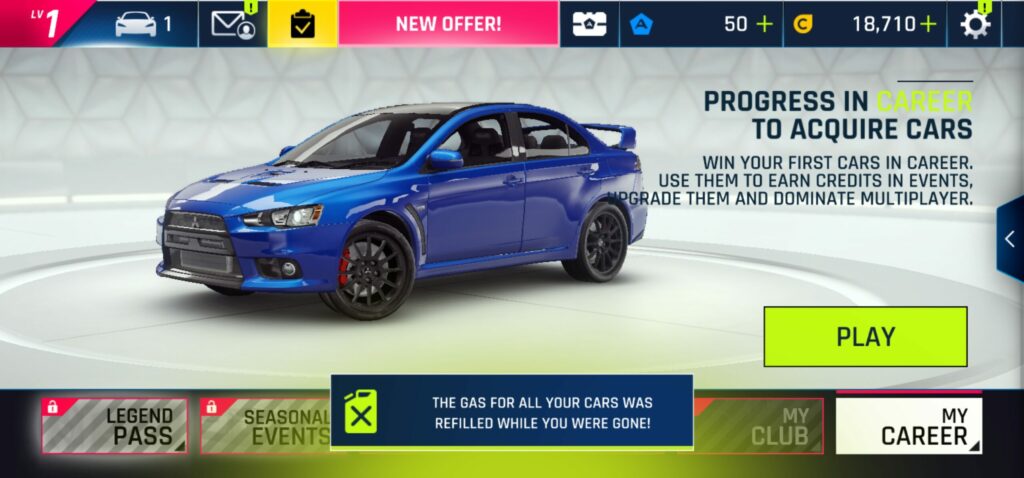Add more blue tokens with plus button

765,24
